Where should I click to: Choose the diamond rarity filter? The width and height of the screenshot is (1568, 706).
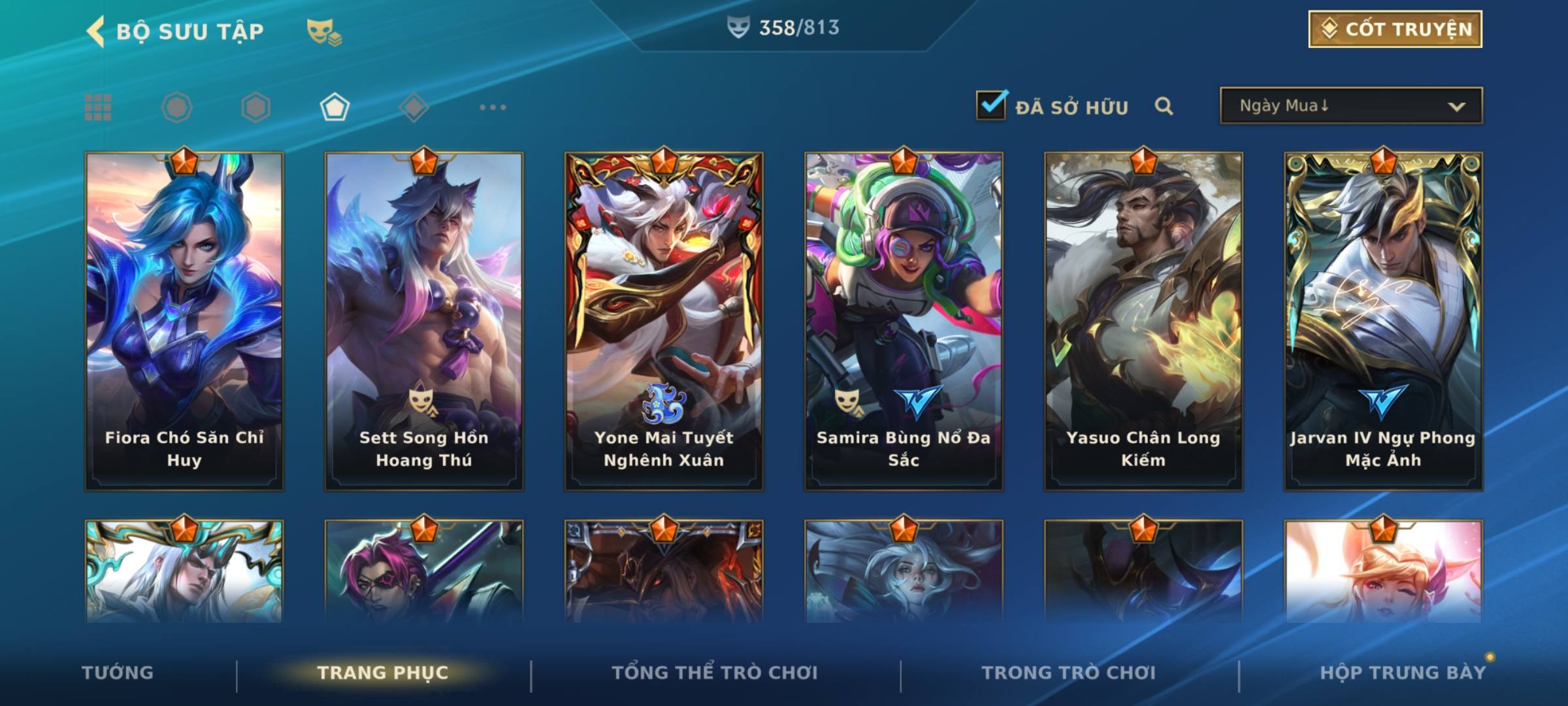pyautogui.click(x=414, y=107)
